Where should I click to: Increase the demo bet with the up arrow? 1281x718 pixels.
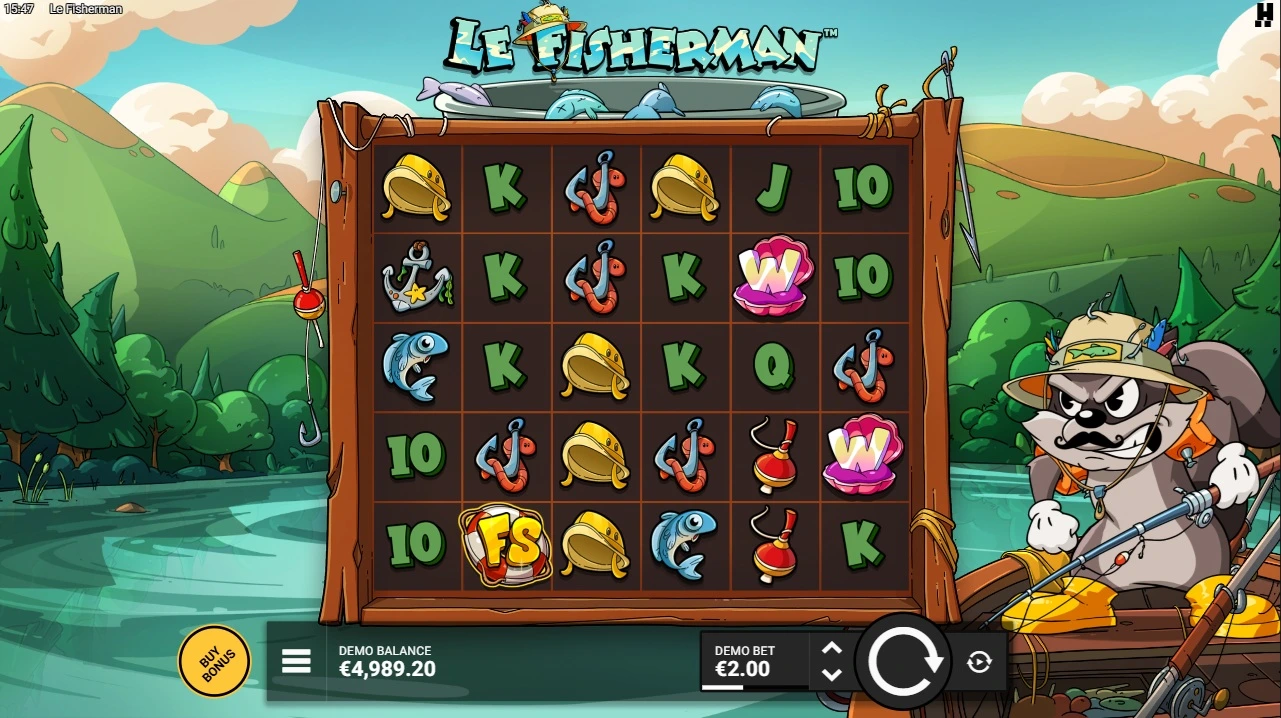(832, 648)
